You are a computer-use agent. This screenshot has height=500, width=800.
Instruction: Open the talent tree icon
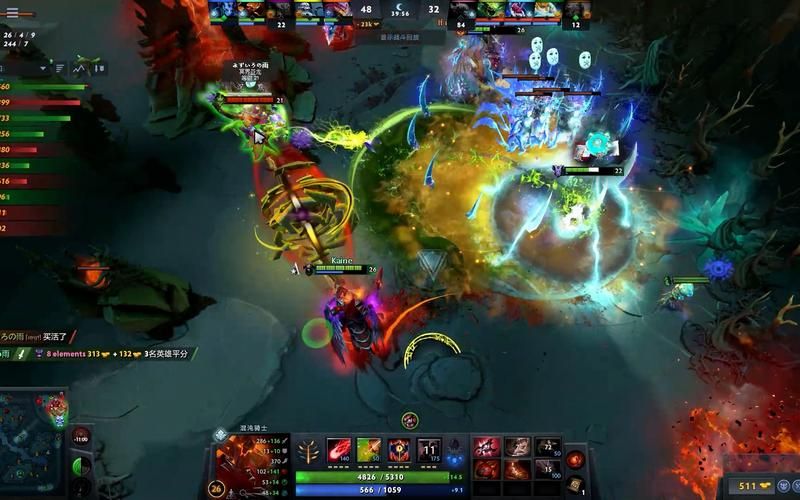[308, 451]
